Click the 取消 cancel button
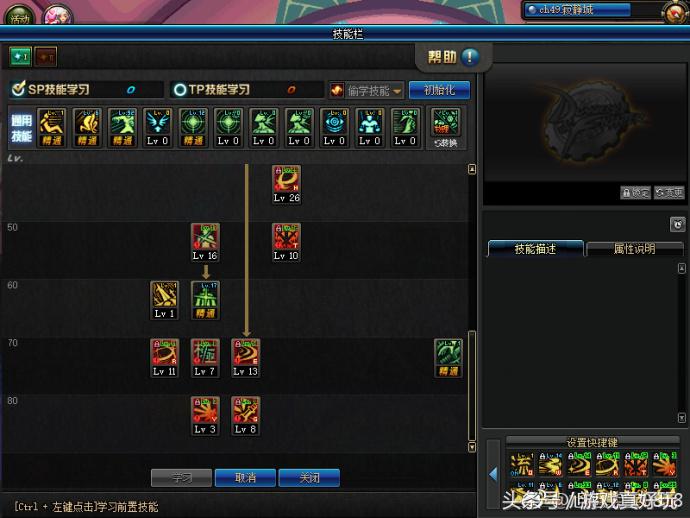690x518 pixels. click(x=246, y=478)
